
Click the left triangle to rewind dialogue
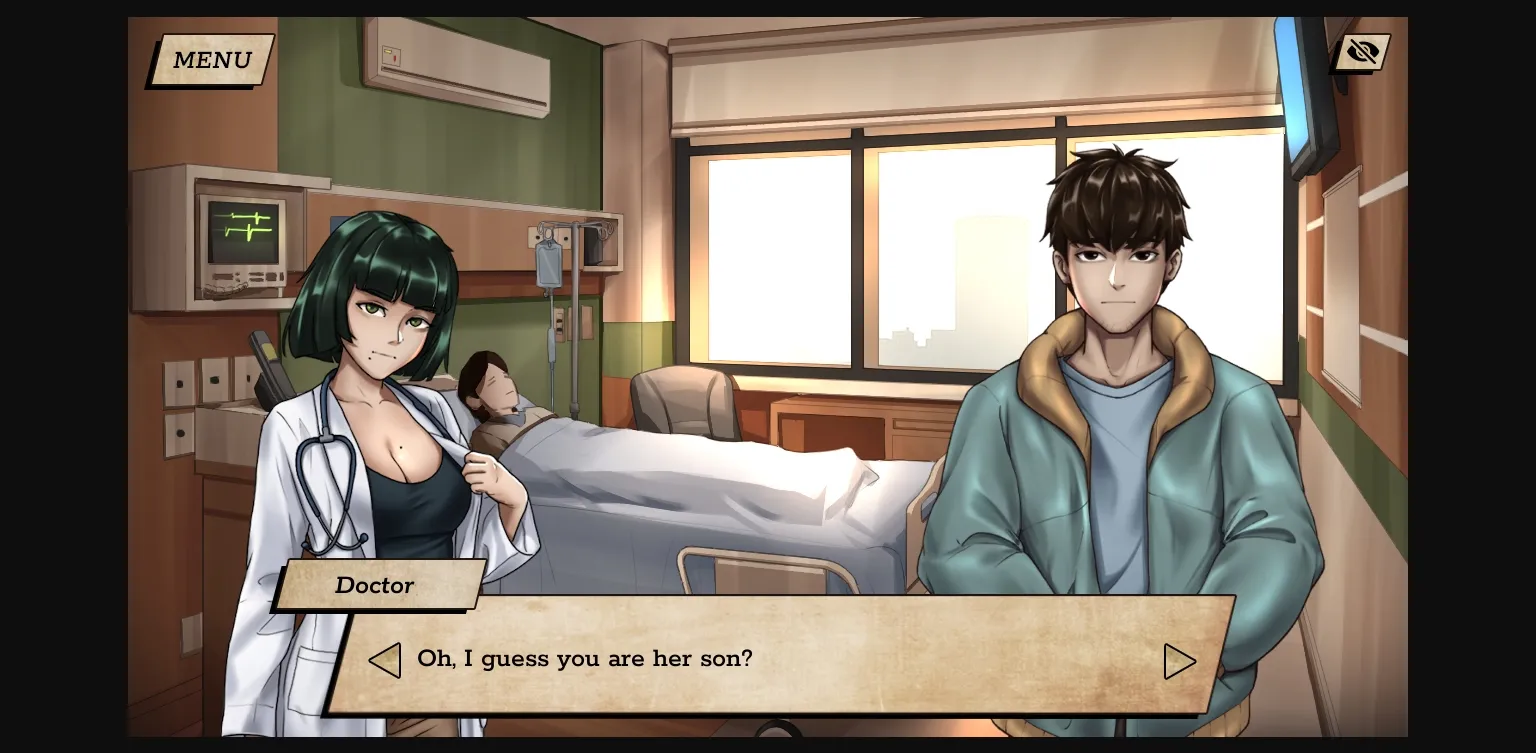point(385,660)
